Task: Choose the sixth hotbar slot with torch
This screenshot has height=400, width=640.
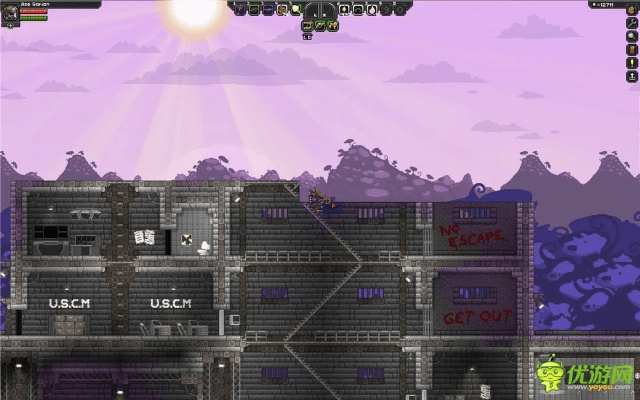Action: [x=345, y=9]
